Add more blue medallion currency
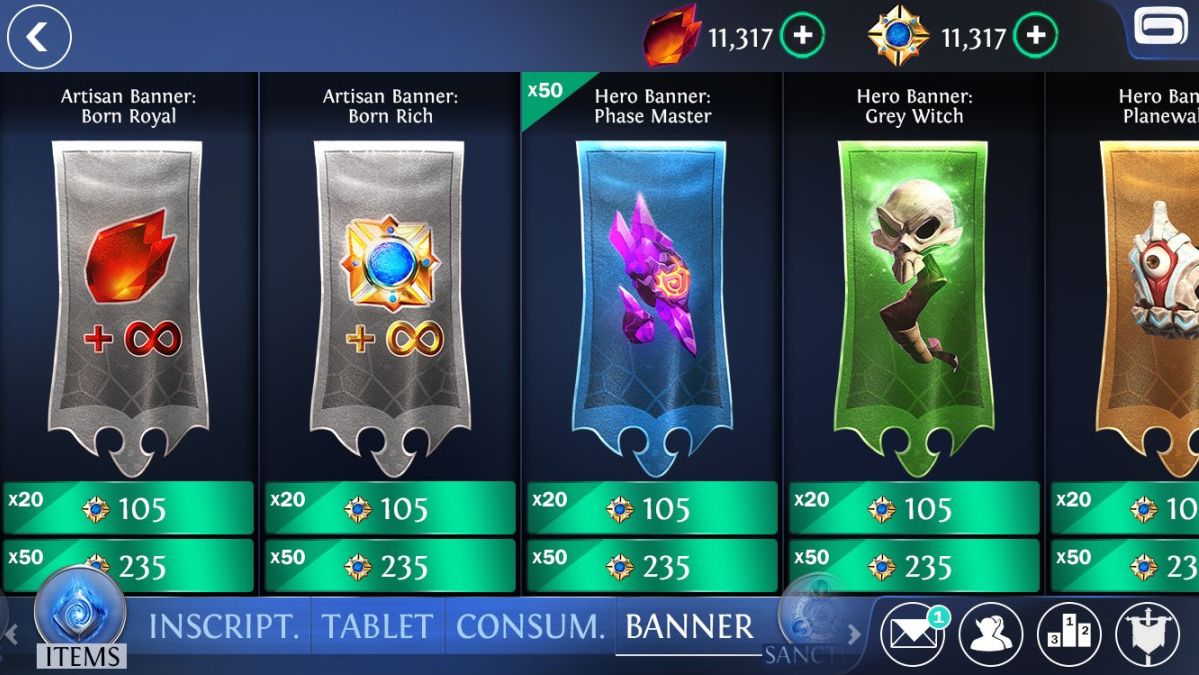Image resolution: width=1199 pixels, height=675 pixels. [1035, 37]
